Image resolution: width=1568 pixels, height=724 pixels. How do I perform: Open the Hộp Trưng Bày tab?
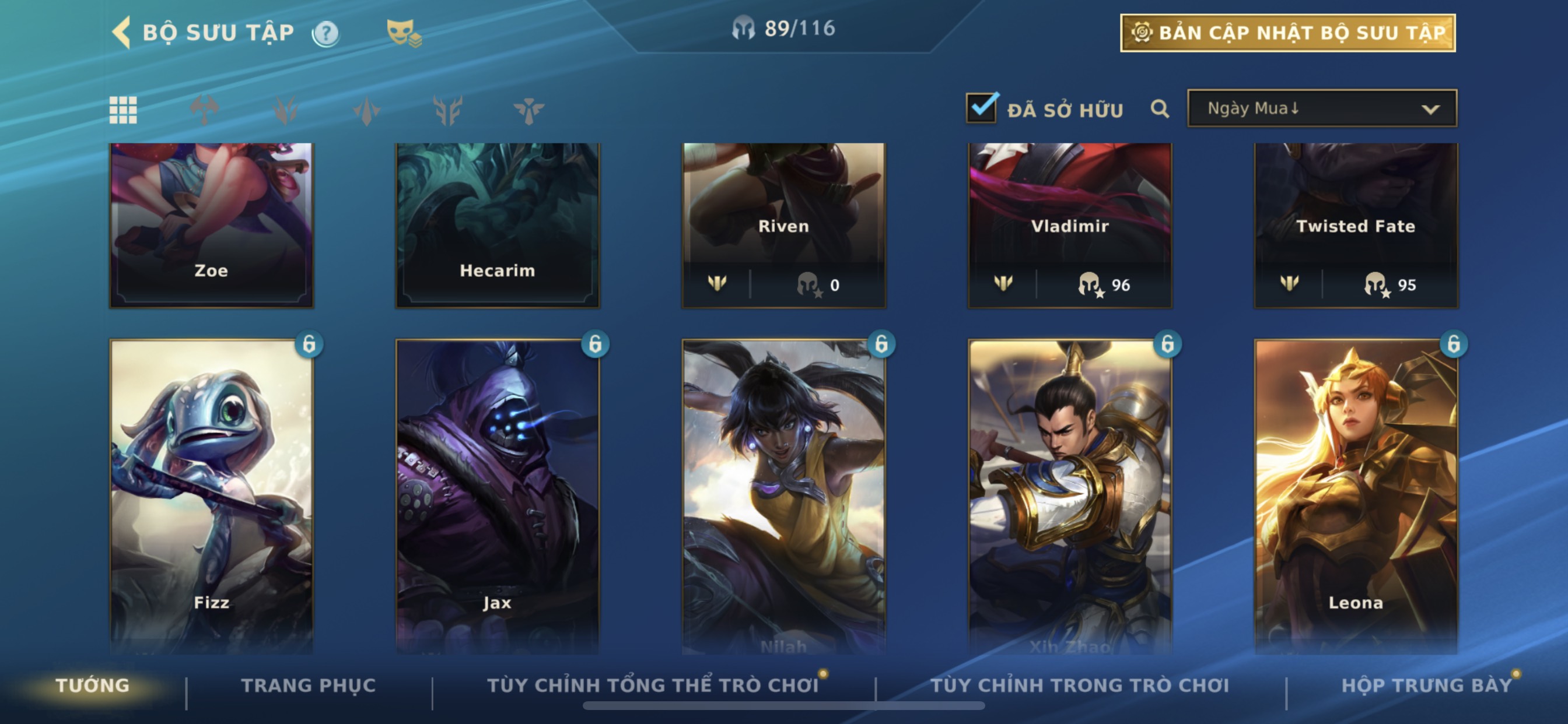tap(1426, 686)
